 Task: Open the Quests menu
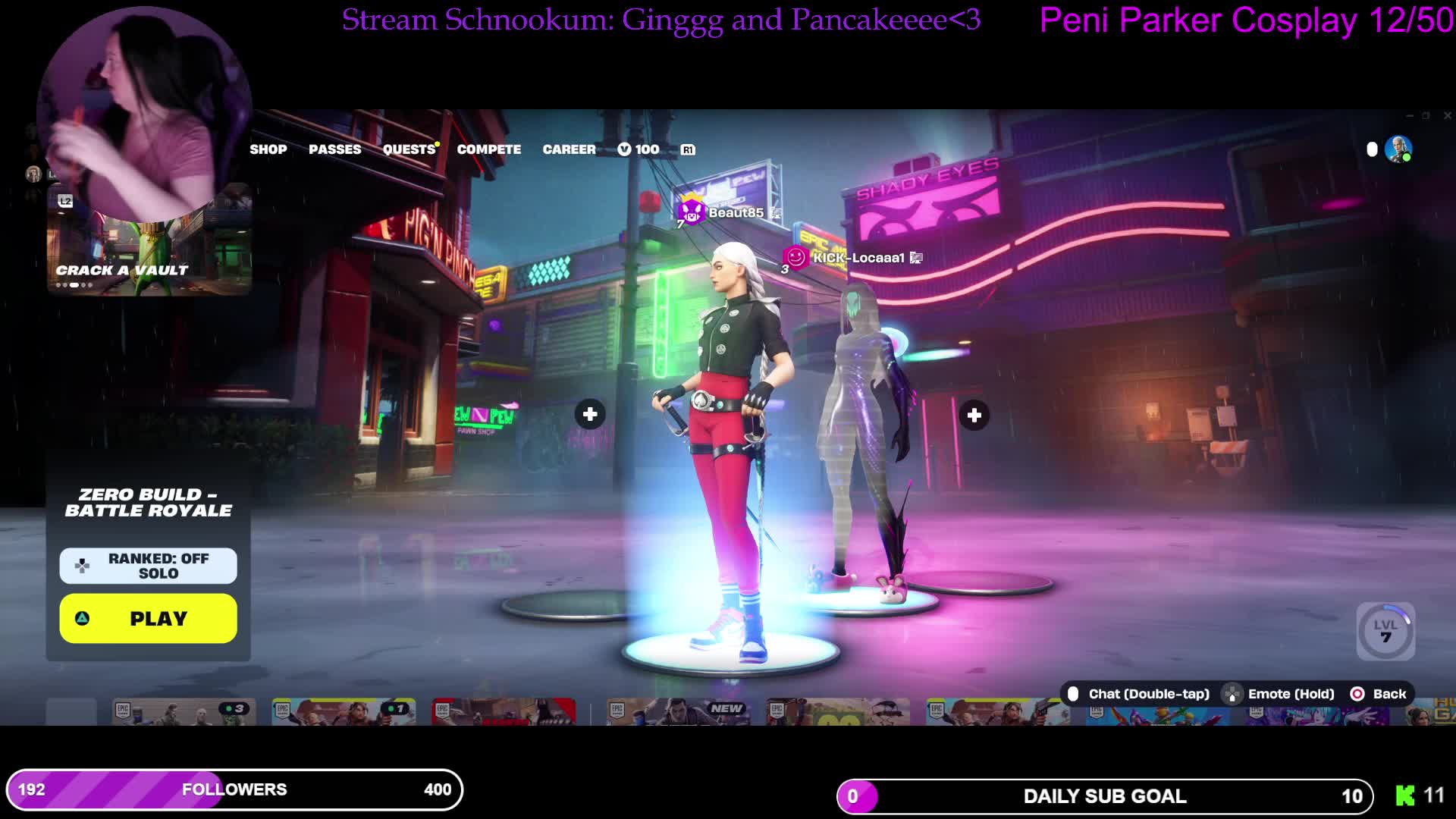pyautogui.click(x=409, y=149)
